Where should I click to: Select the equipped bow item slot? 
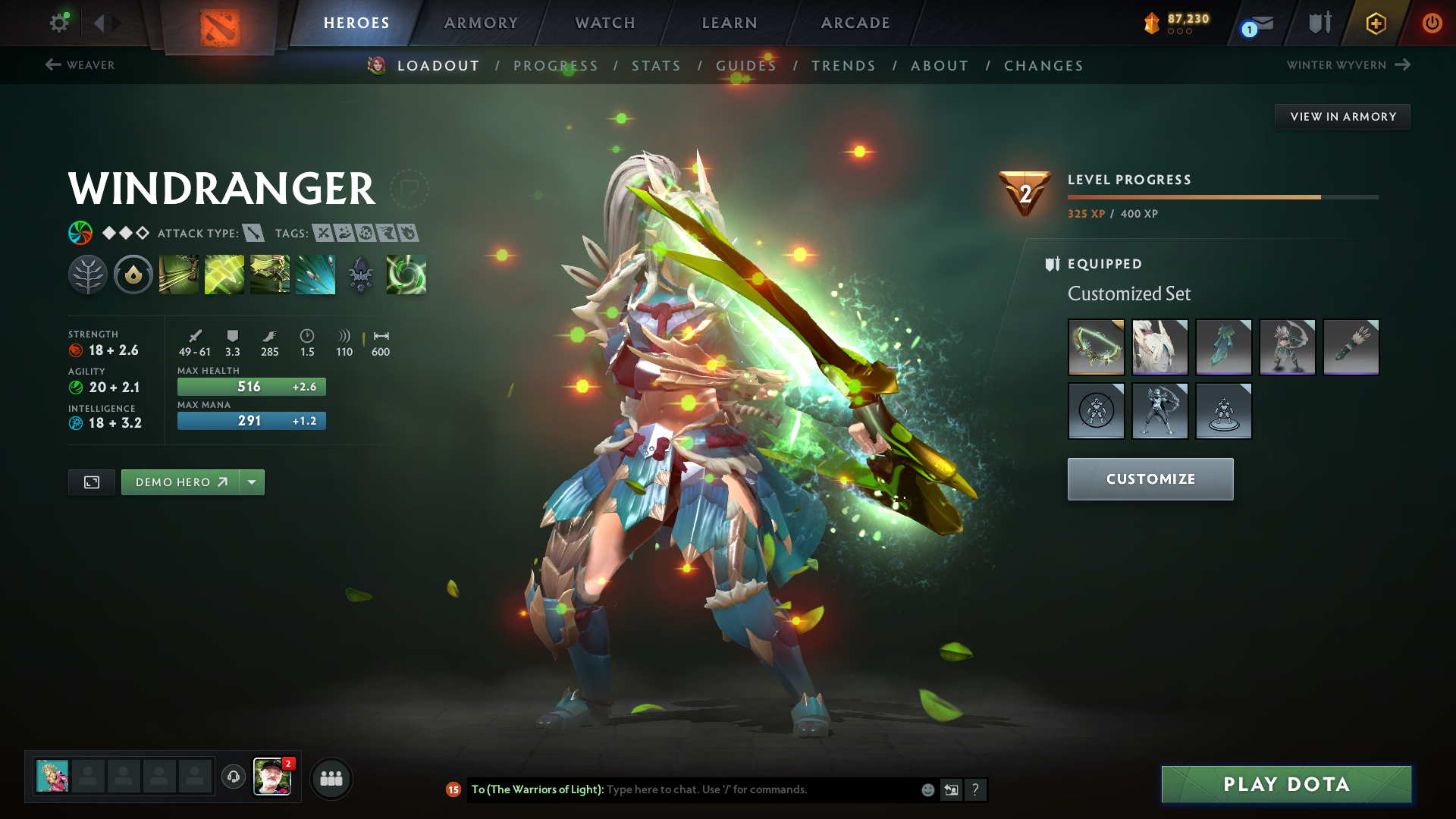coord(1096,347)
